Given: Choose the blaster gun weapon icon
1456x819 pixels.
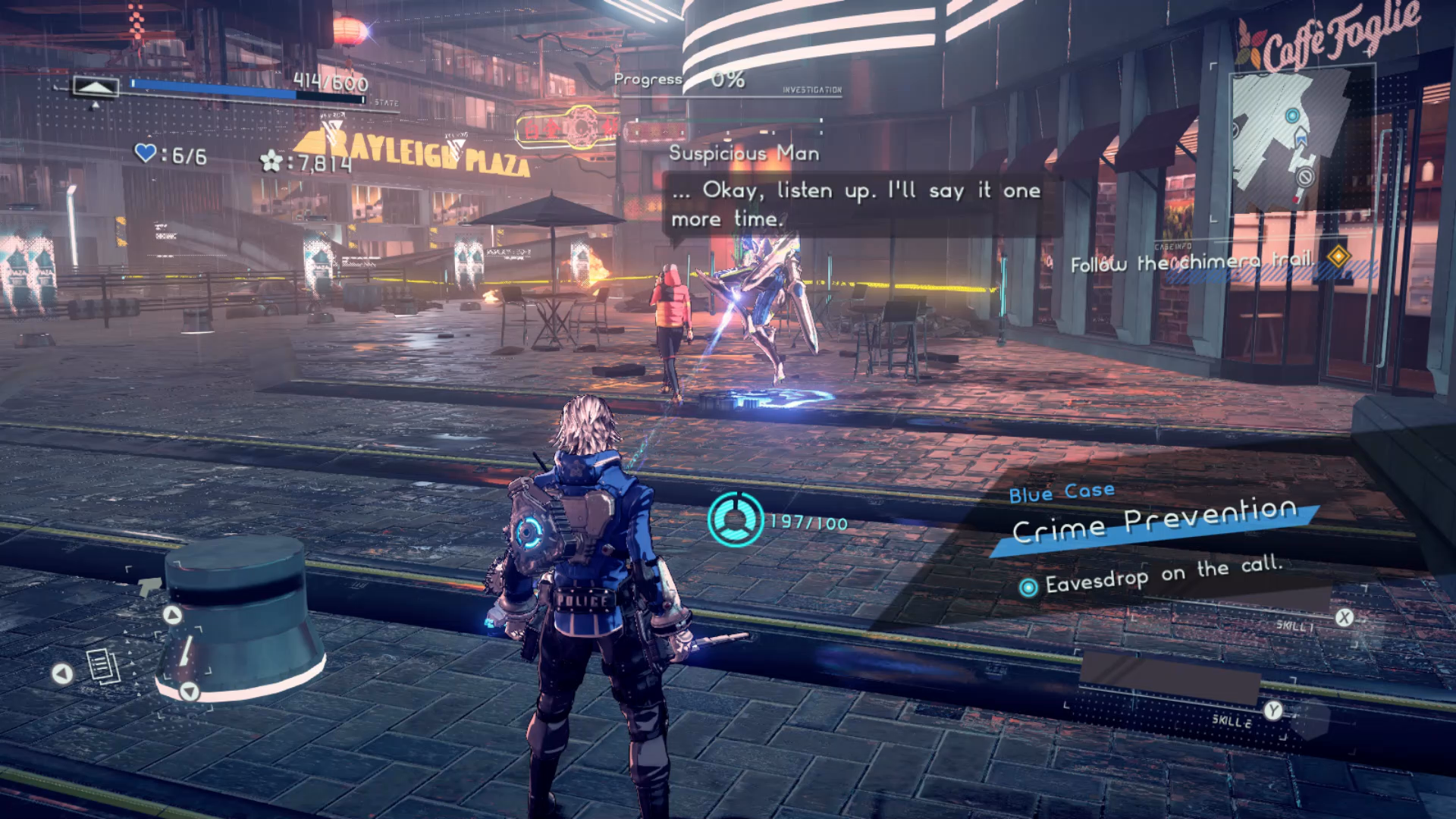Looking at the screenshot, I should pos(149,585).
